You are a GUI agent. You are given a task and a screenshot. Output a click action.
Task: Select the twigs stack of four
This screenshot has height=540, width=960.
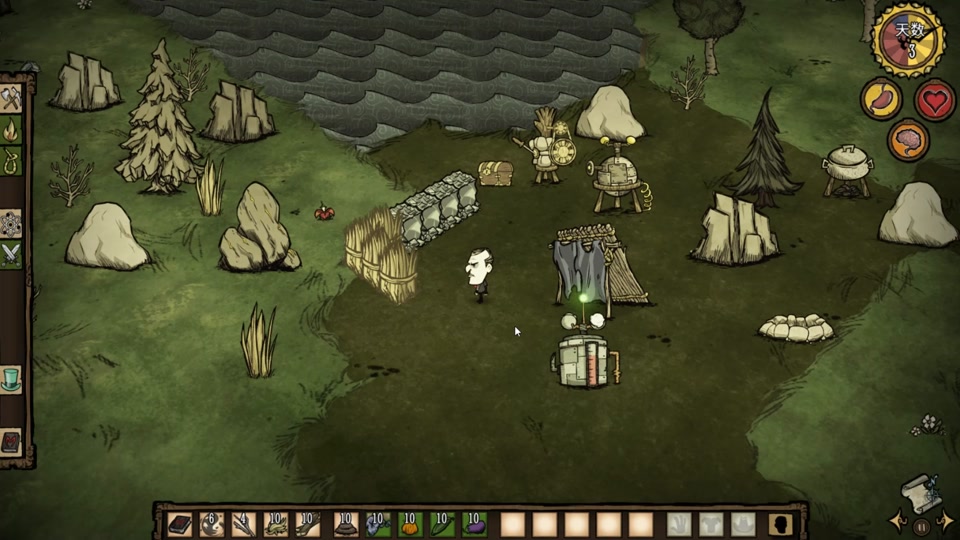click(244, 524)
